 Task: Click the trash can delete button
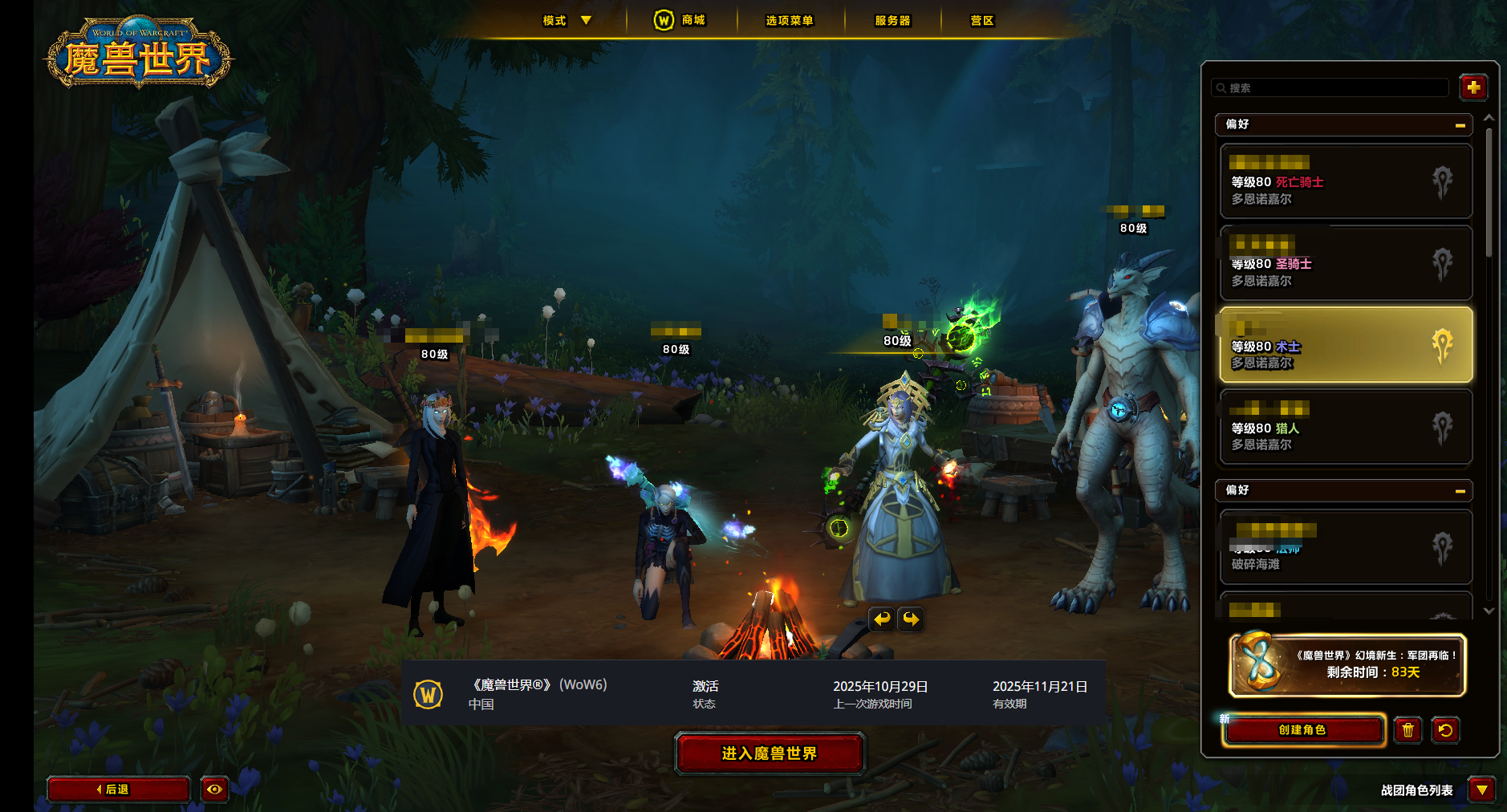(x=1407, y=730)
